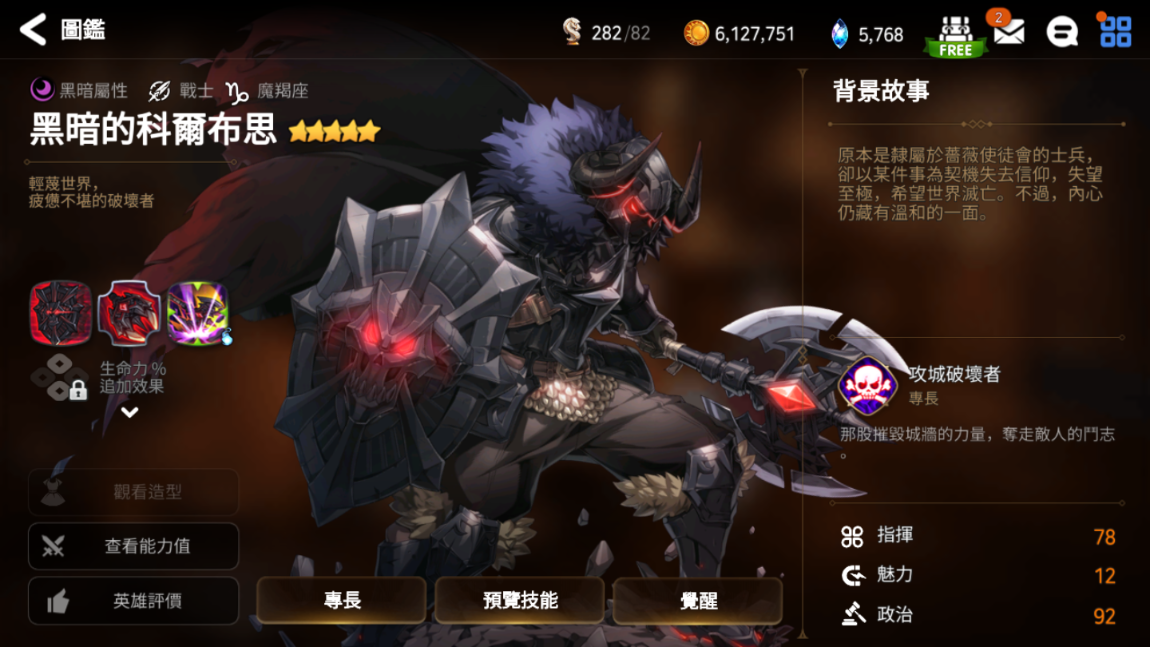Open the 覺醒 awakening panel
This screenshot has height=647, width=1150.
tap(698, 600)
